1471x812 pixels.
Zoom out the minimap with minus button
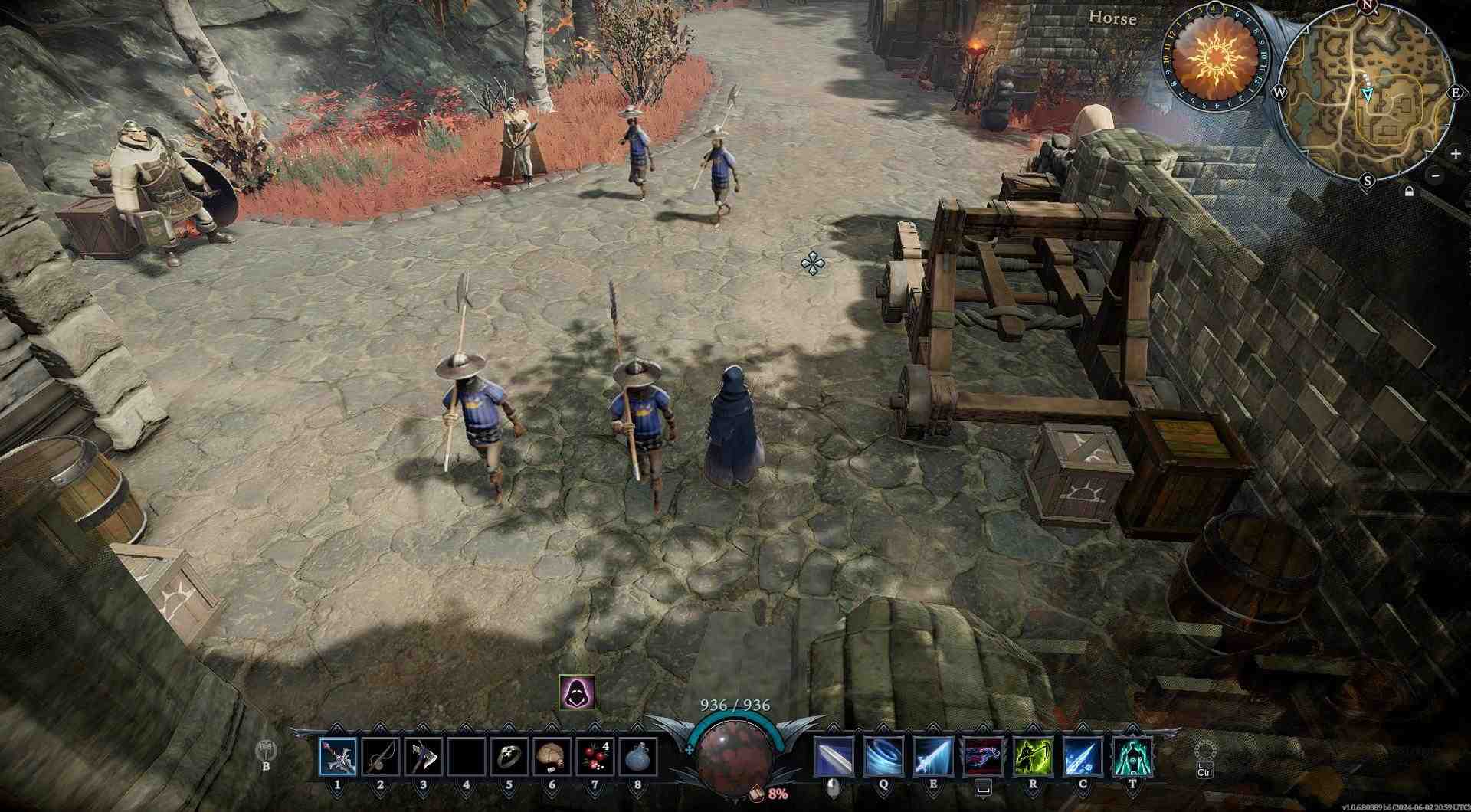point(1435,175)
